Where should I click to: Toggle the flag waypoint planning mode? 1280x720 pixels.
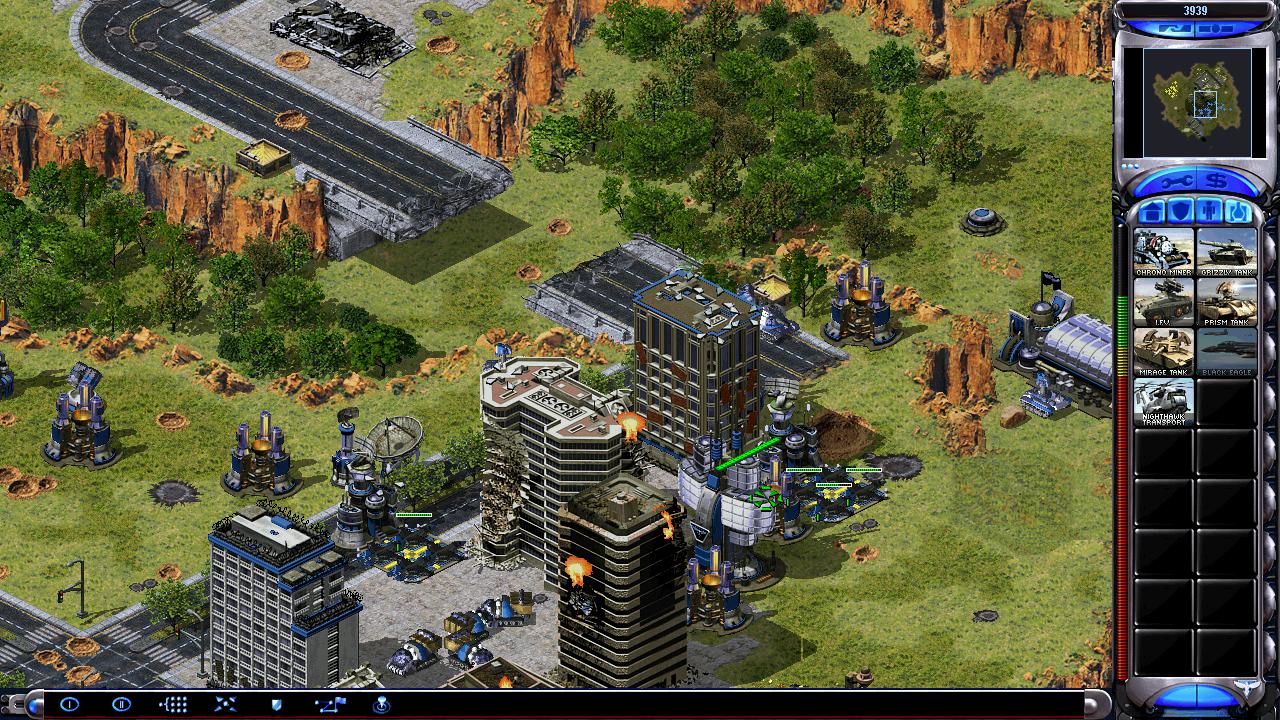pos(329,704)
